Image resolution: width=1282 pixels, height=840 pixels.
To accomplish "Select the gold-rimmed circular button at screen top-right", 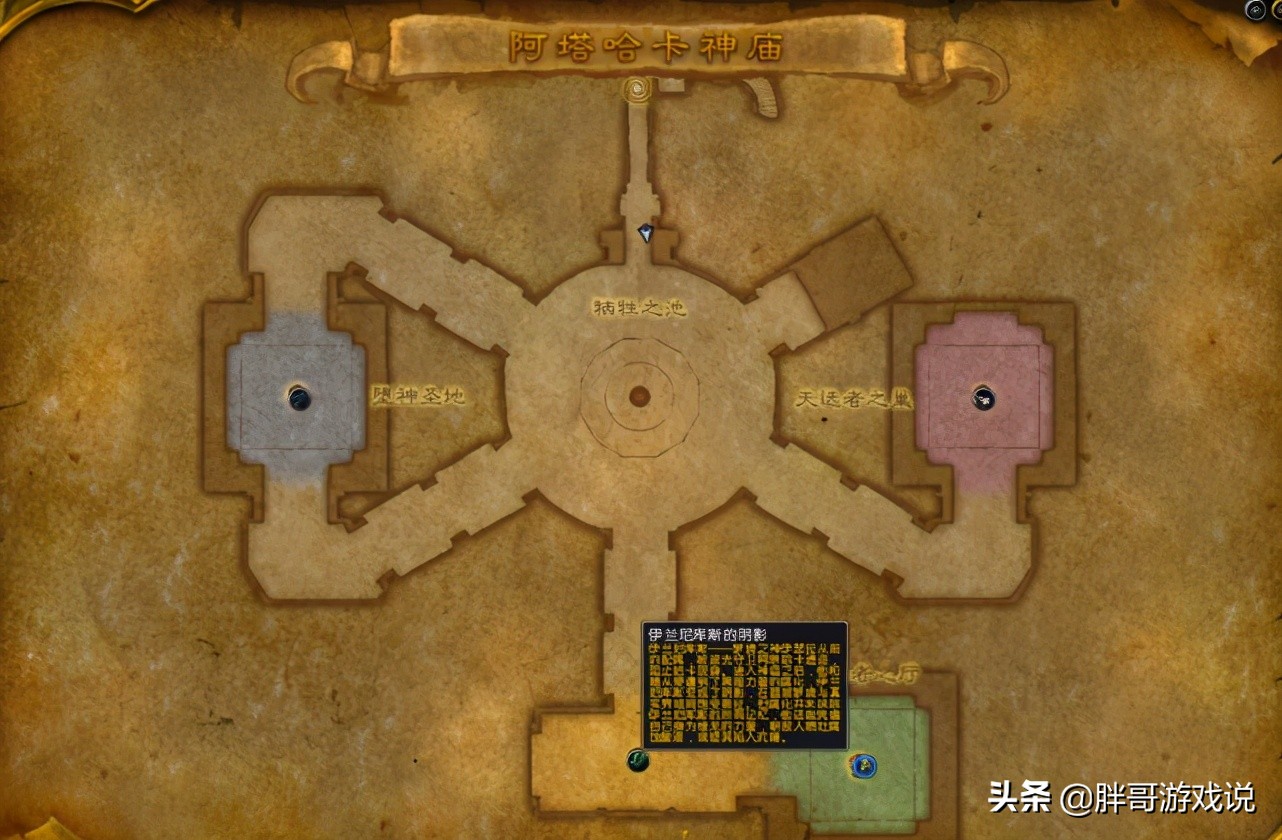I will tap(1277, 10).
